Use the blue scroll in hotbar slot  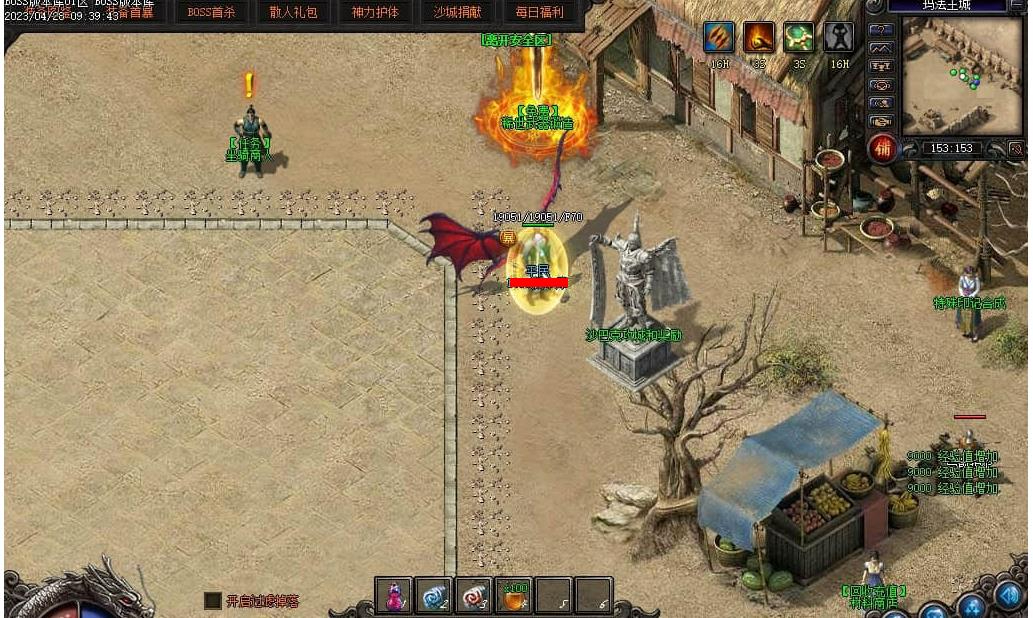[434, 596]
